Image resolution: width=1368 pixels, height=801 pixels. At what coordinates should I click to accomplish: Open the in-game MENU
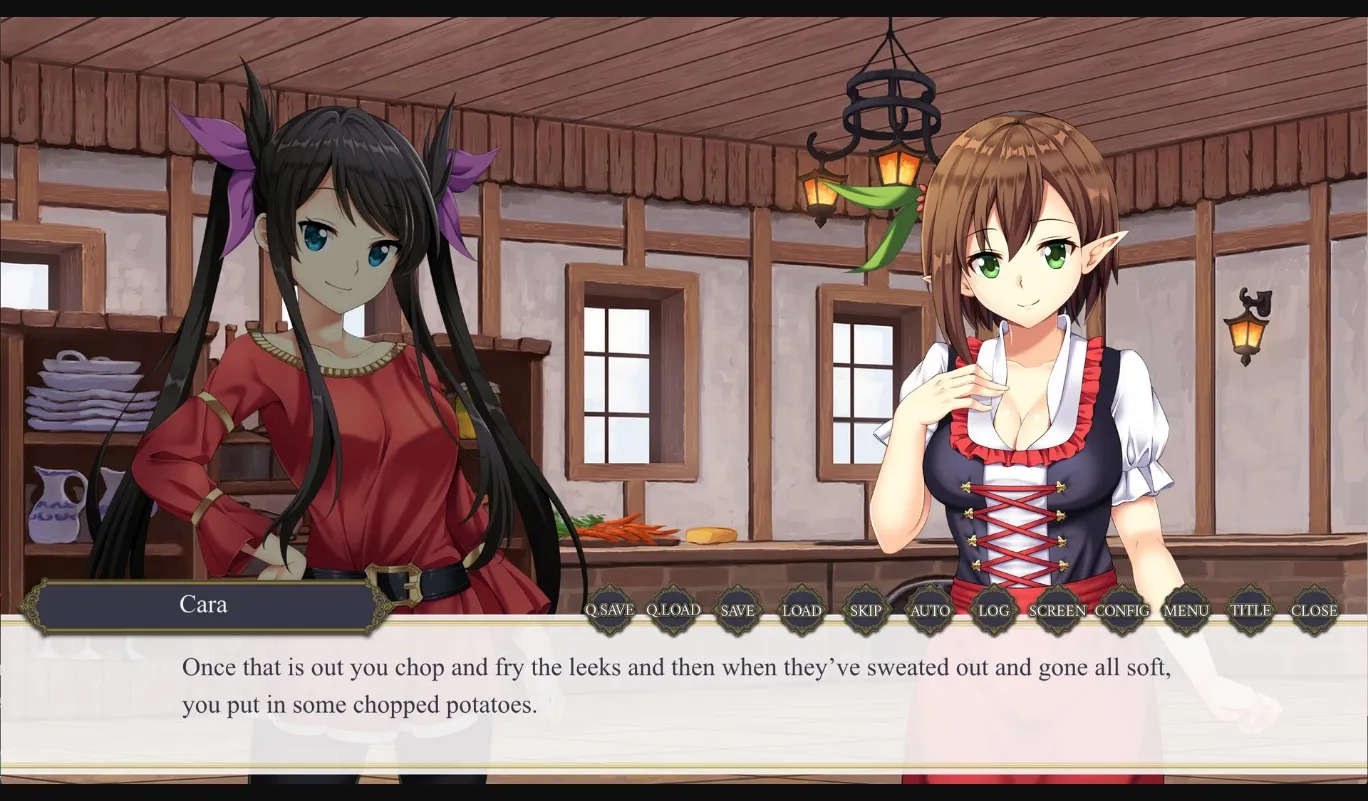coord(1186,610)
